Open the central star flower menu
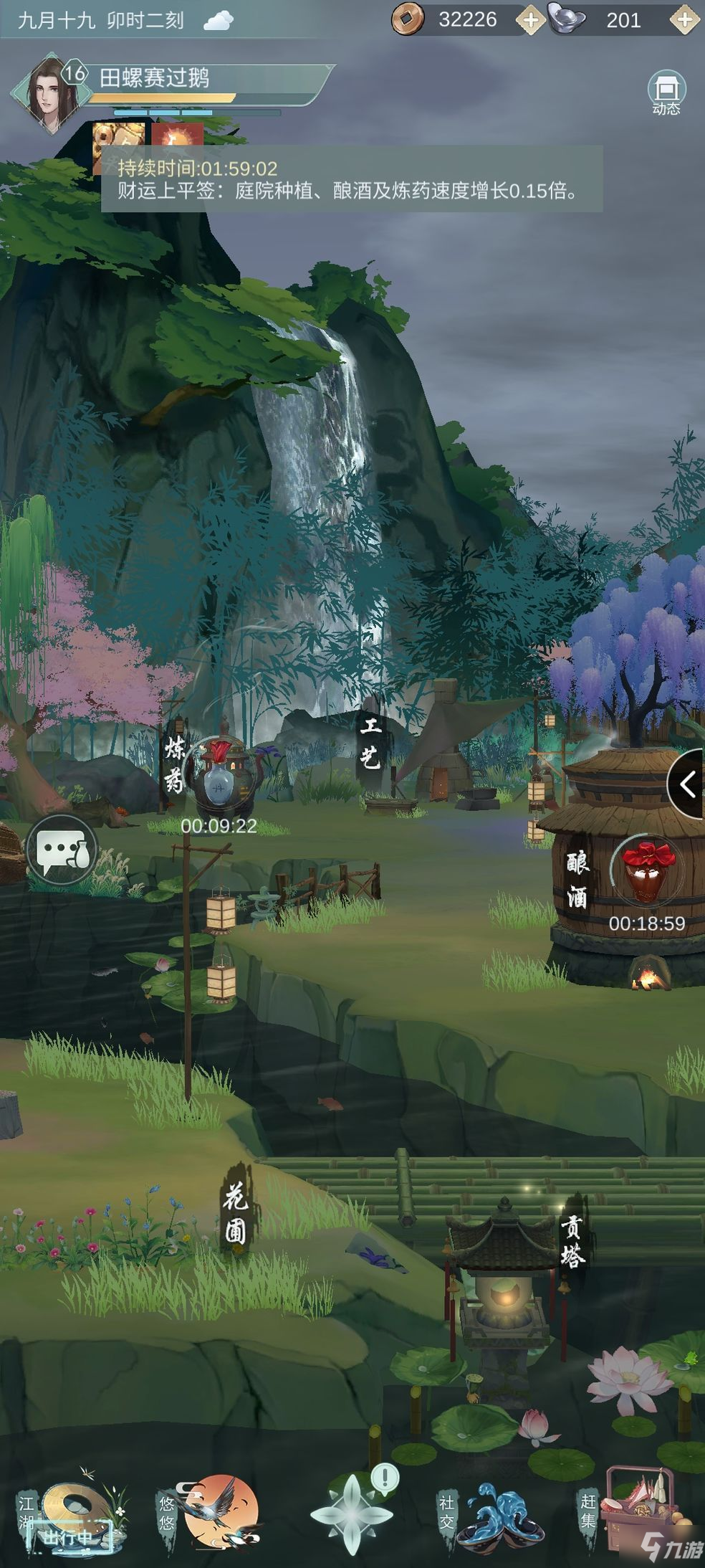 point(351,1513)
